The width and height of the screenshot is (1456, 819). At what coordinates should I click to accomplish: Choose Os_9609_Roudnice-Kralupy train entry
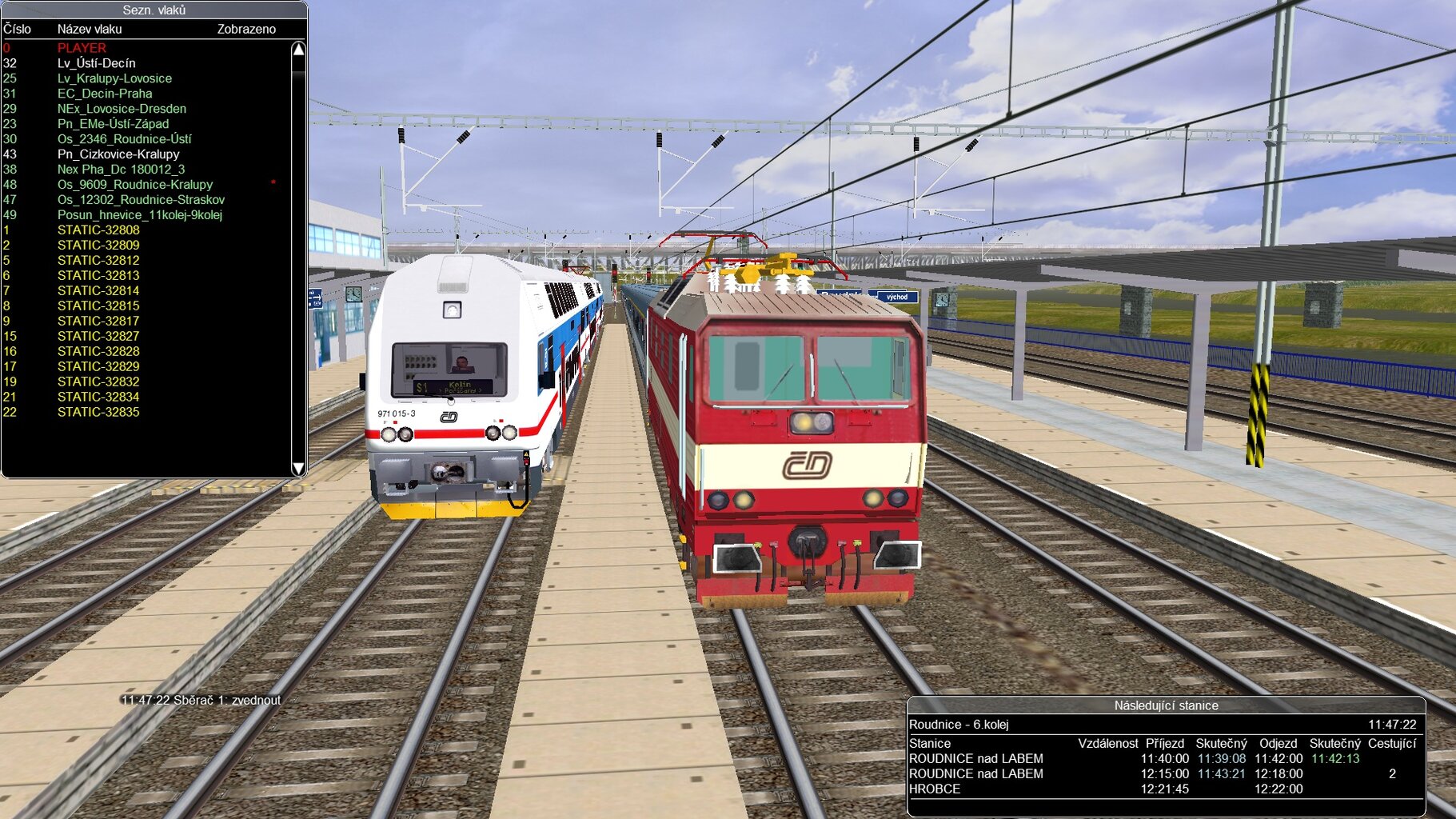[135, 185]
